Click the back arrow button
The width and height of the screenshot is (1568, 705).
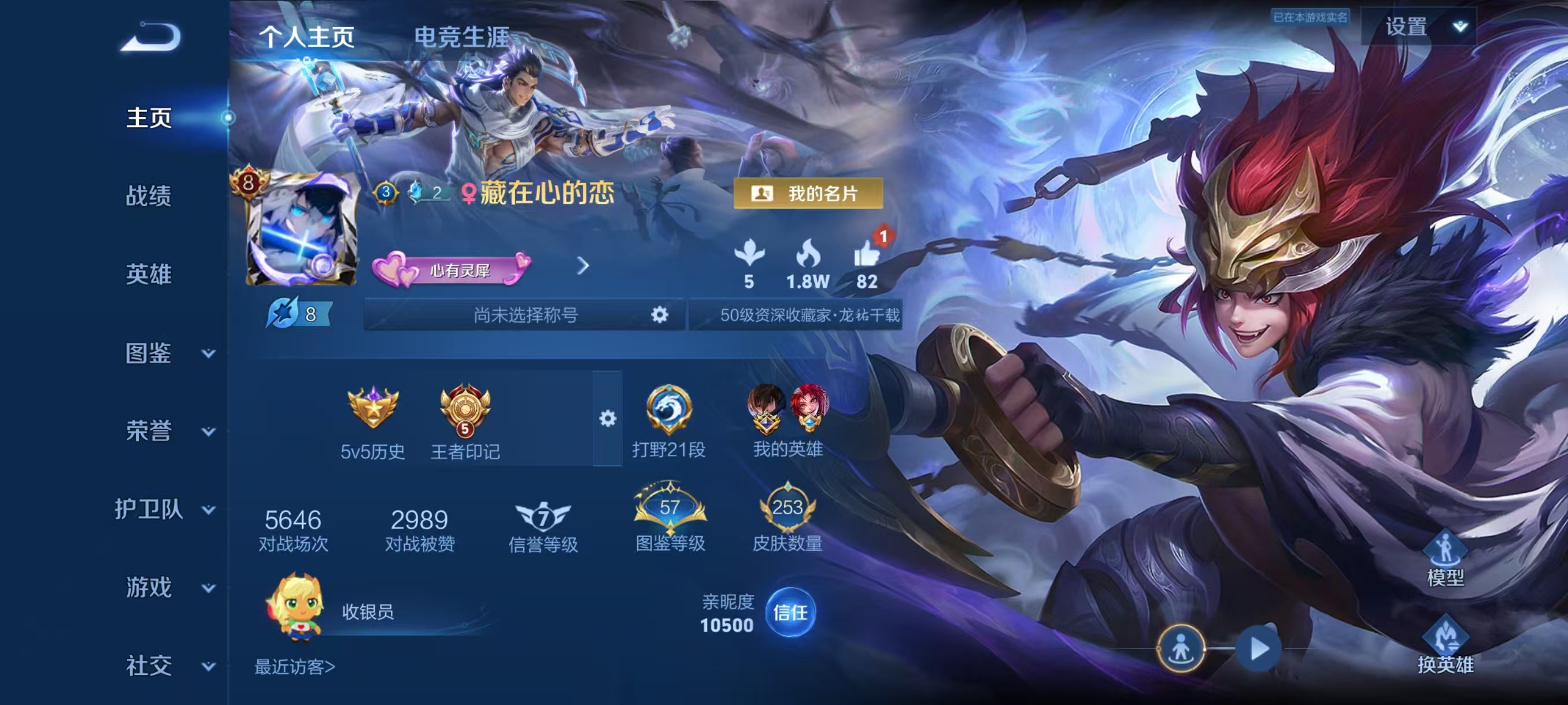click(x=151, y=38)
